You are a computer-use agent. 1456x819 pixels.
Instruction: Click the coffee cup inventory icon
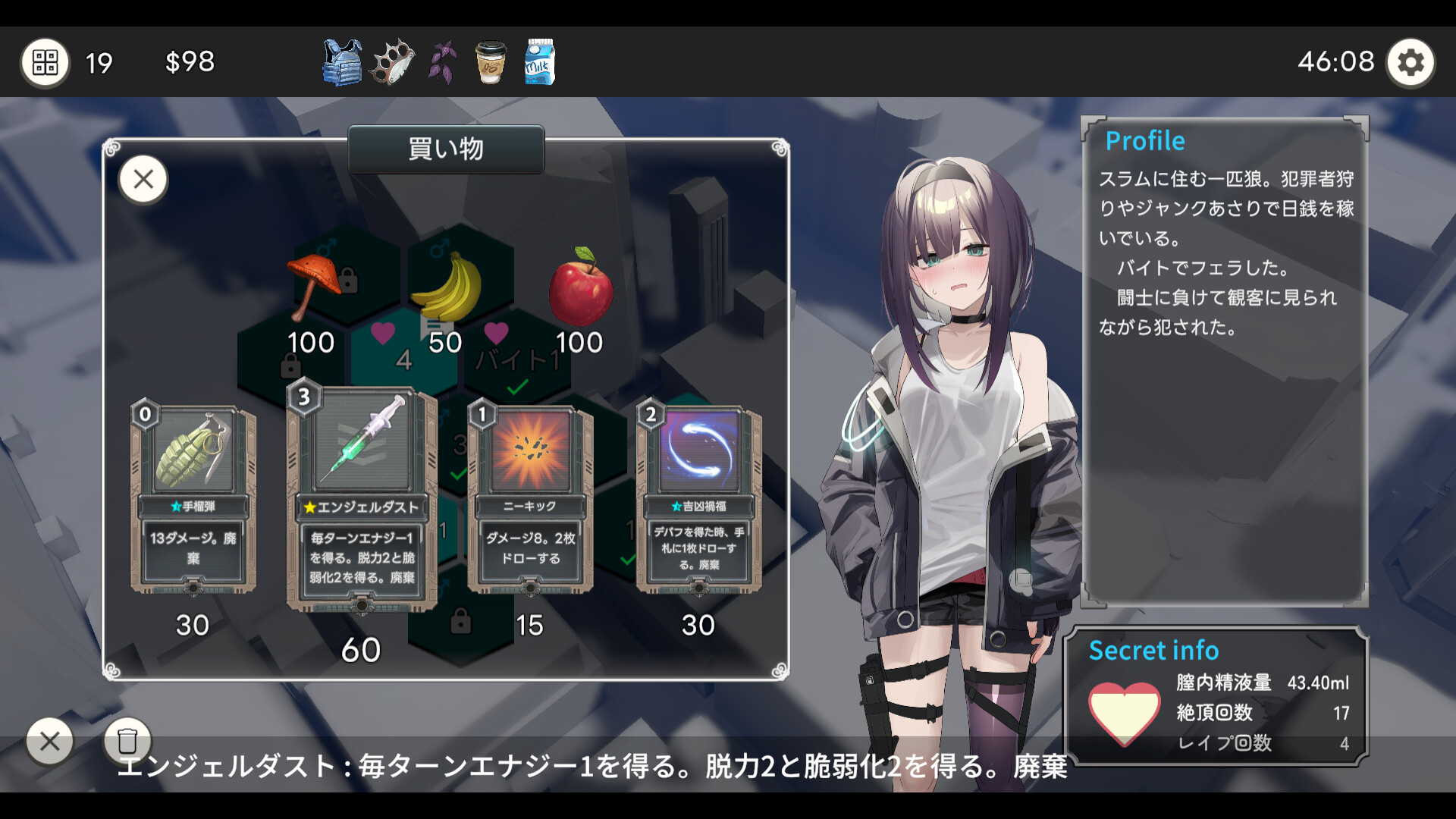pos(490,62)
